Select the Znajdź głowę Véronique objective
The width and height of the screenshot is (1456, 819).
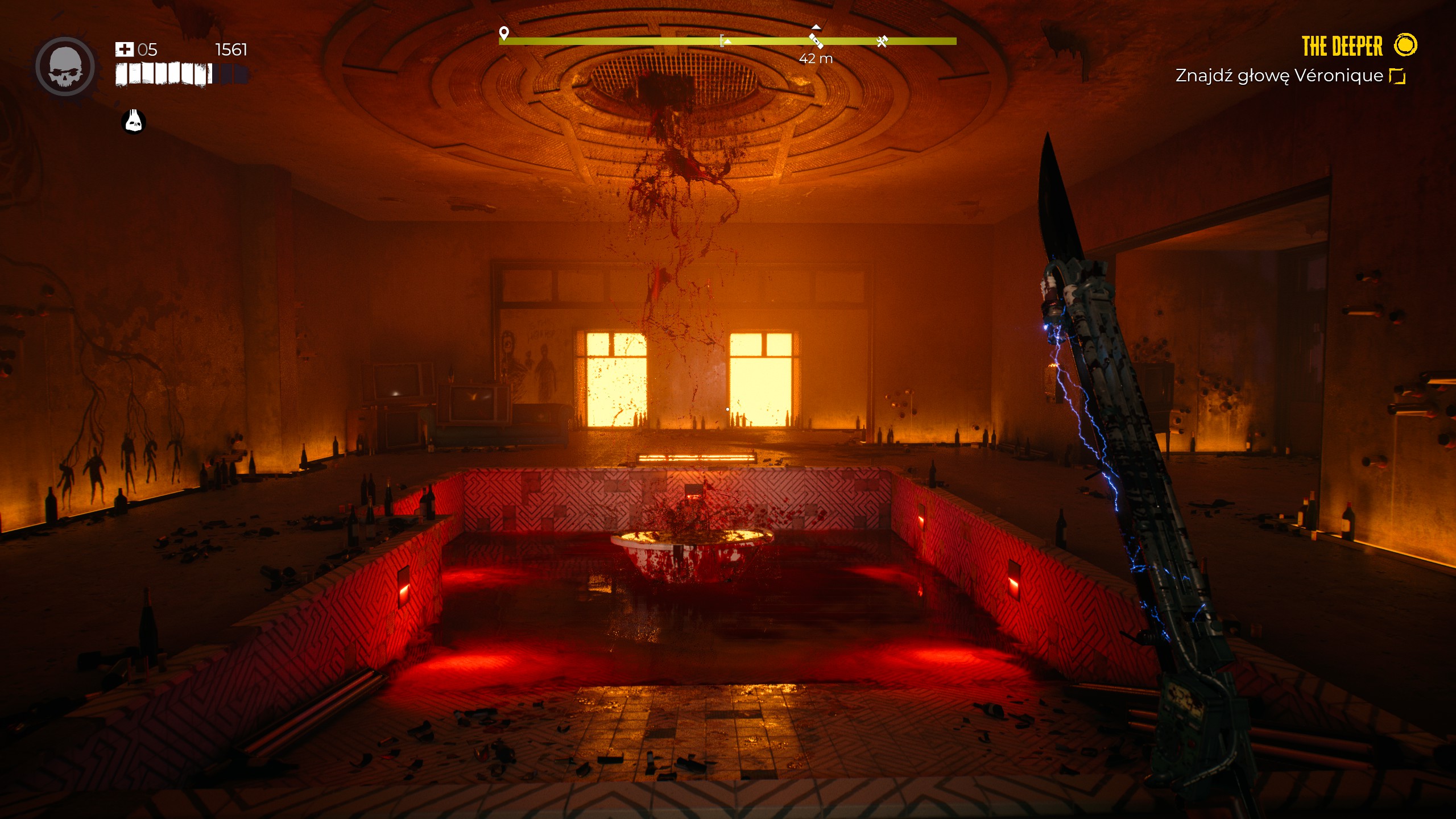coord(1279,76)
